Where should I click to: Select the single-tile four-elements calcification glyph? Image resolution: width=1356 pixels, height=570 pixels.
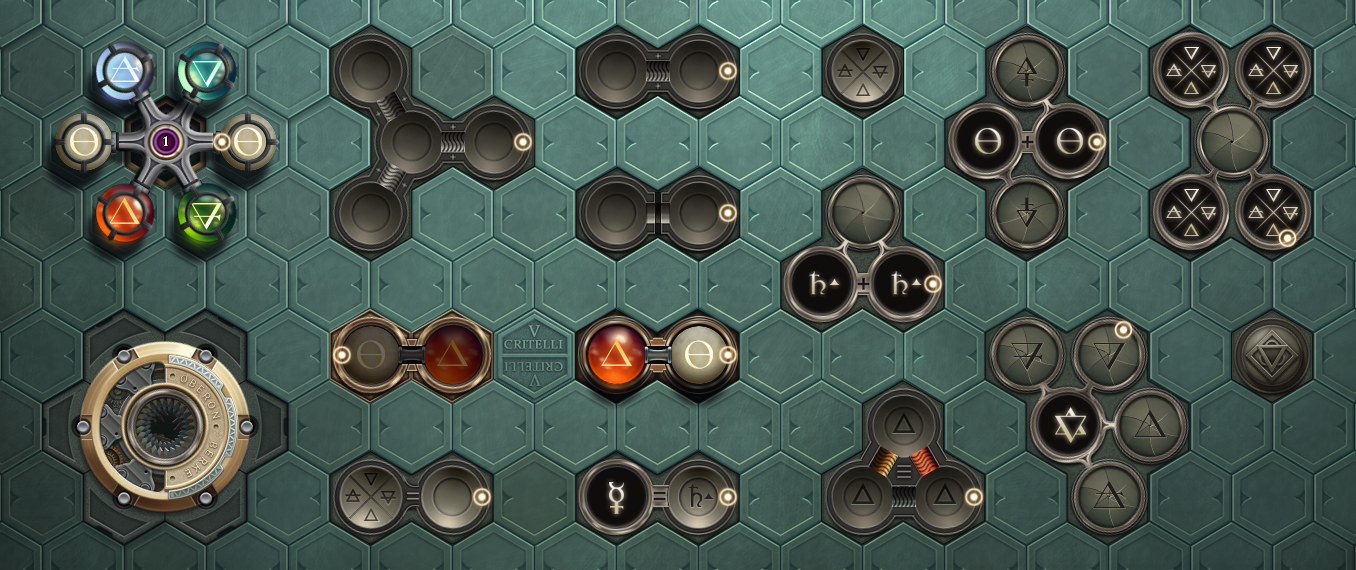[863, 70]
